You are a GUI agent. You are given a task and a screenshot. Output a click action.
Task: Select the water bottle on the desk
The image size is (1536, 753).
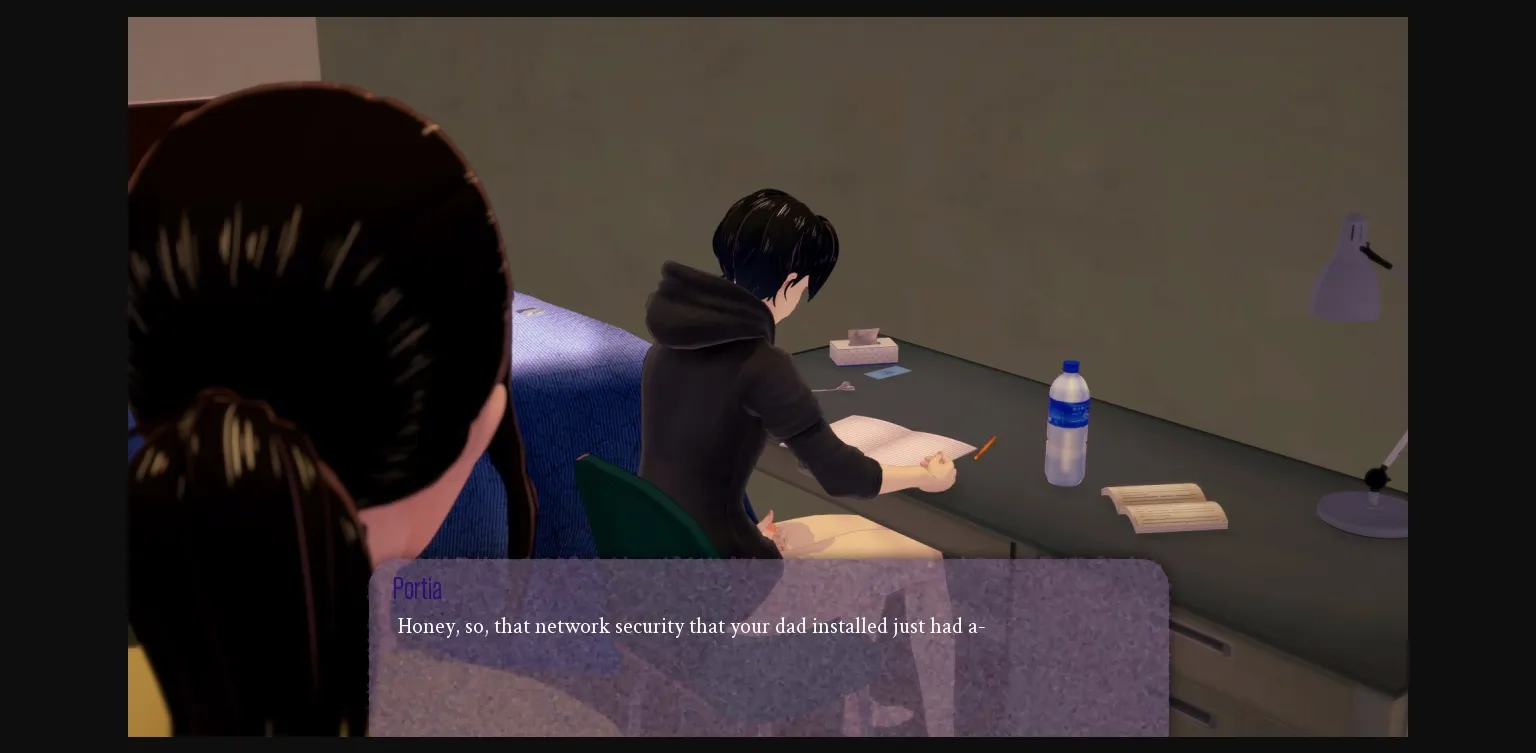(1068, 425)
